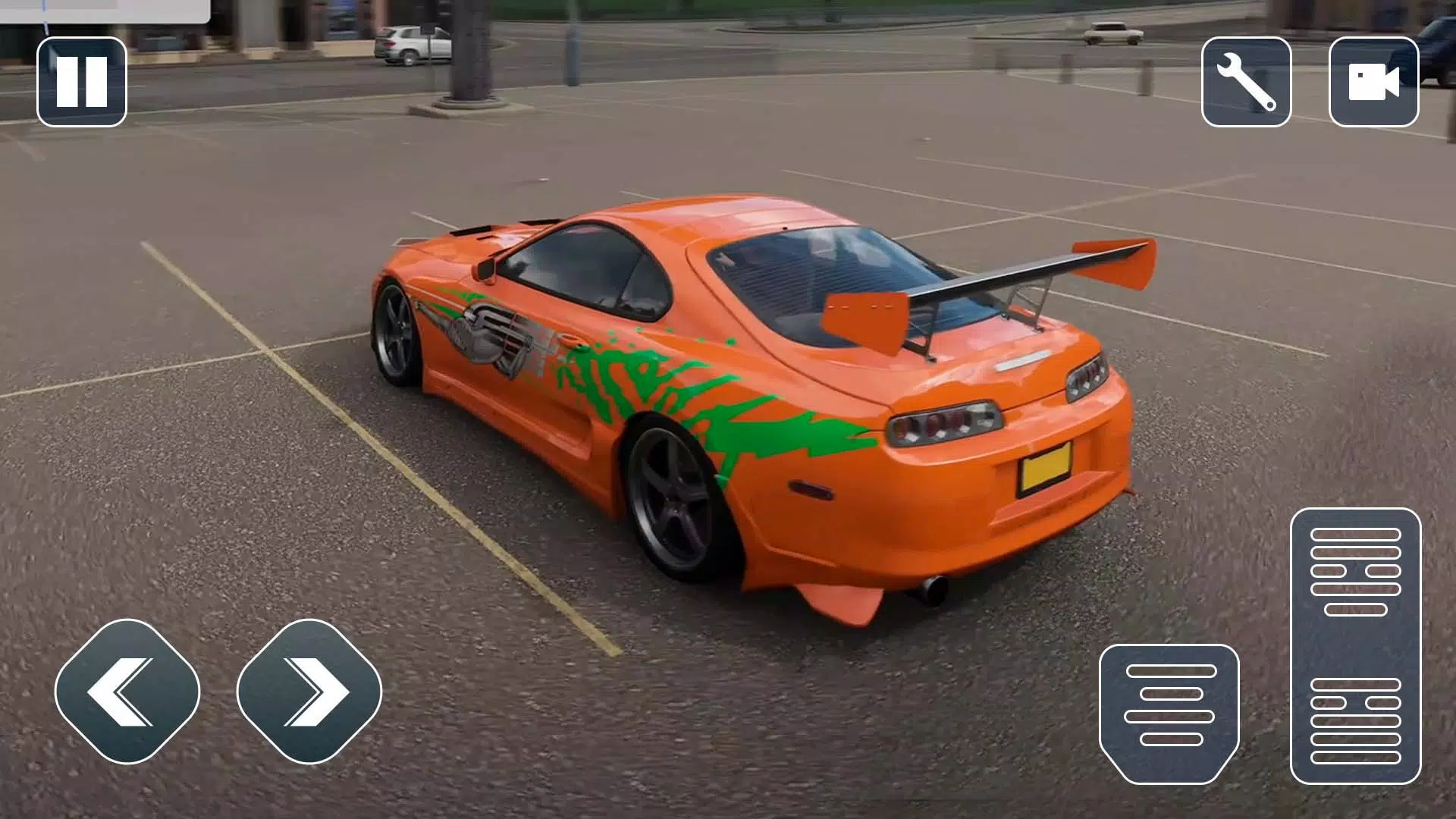Open the settings via the wrench icon
1456x819 pixels.
click(x=1246, y=81)
